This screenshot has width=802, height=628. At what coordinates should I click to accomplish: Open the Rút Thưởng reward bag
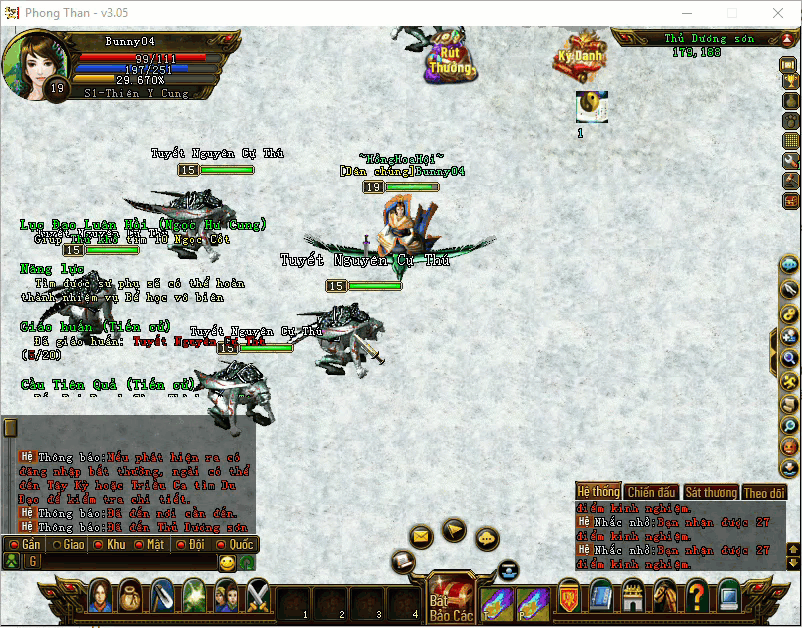pyautogui.click(x=449, y=58)
